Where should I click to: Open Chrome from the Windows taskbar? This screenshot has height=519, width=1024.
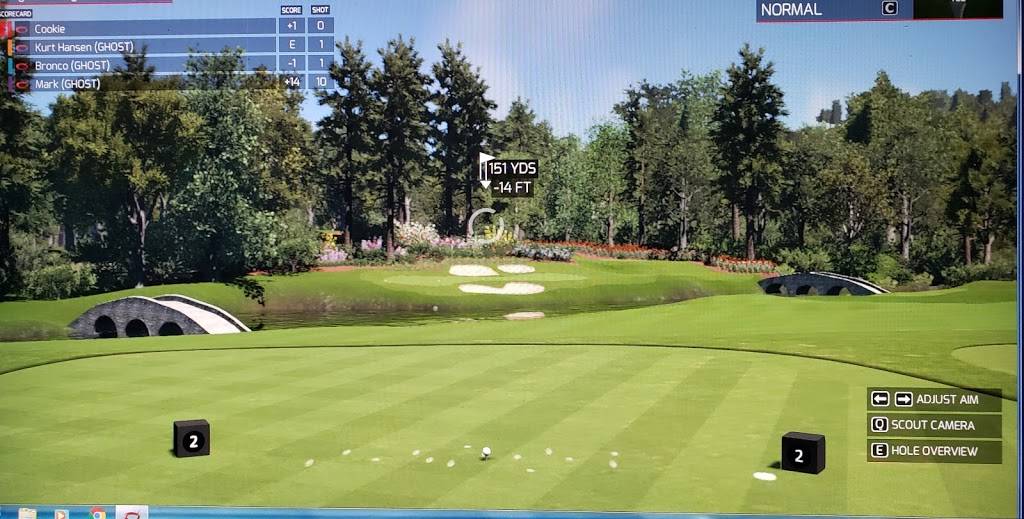click(98, 513)
